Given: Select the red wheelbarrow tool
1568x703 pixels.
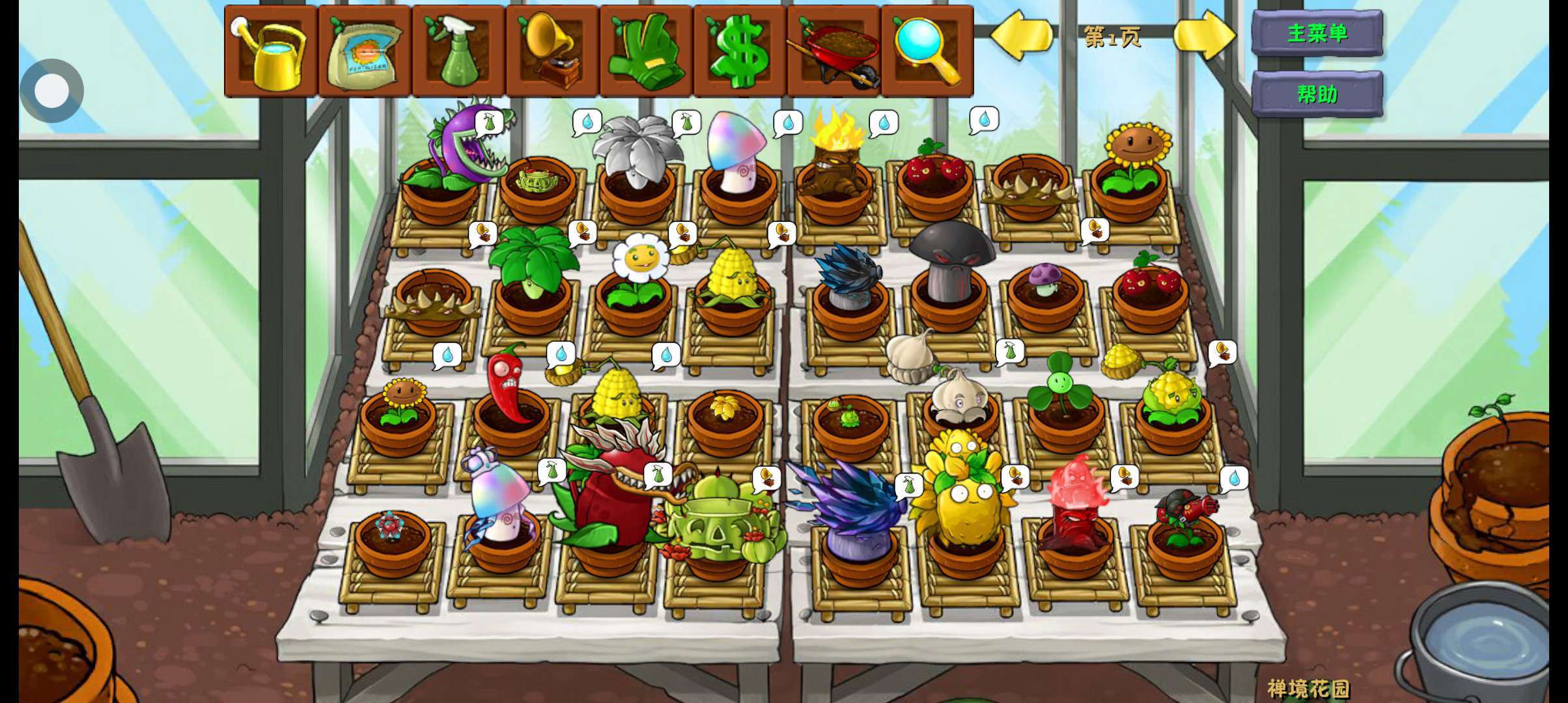Looking at the screenshot, I should click(x=833, y=51).
